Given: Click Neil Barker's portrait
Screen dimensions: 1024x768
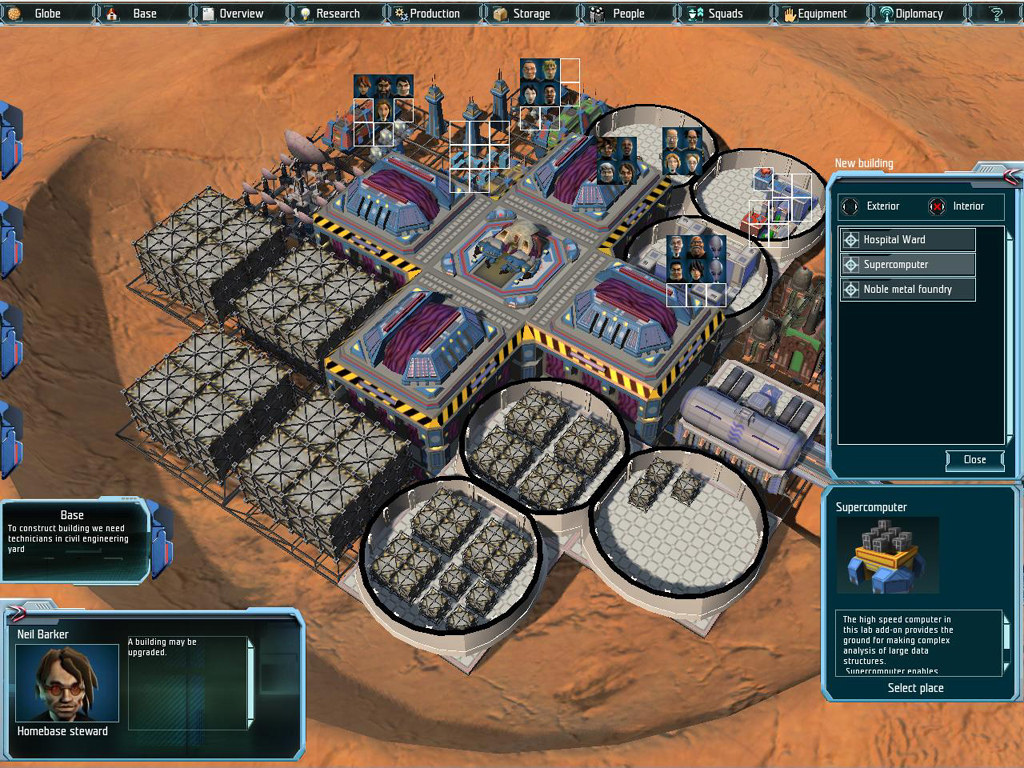Looking at the screenshot, I should tap(67, 683).
